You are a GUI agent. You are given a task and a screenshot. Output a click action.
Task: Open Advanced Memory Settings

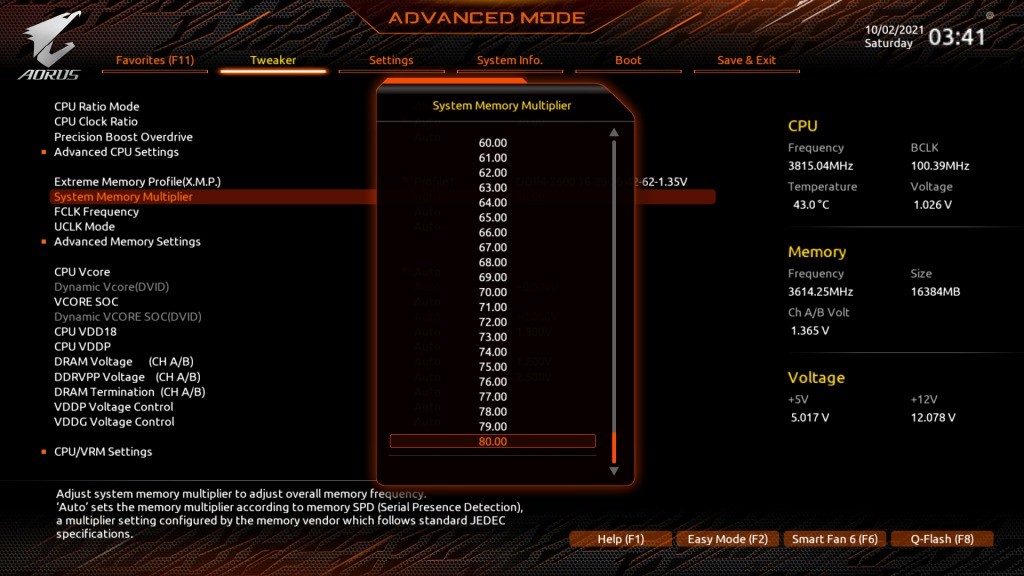[127, 242]
